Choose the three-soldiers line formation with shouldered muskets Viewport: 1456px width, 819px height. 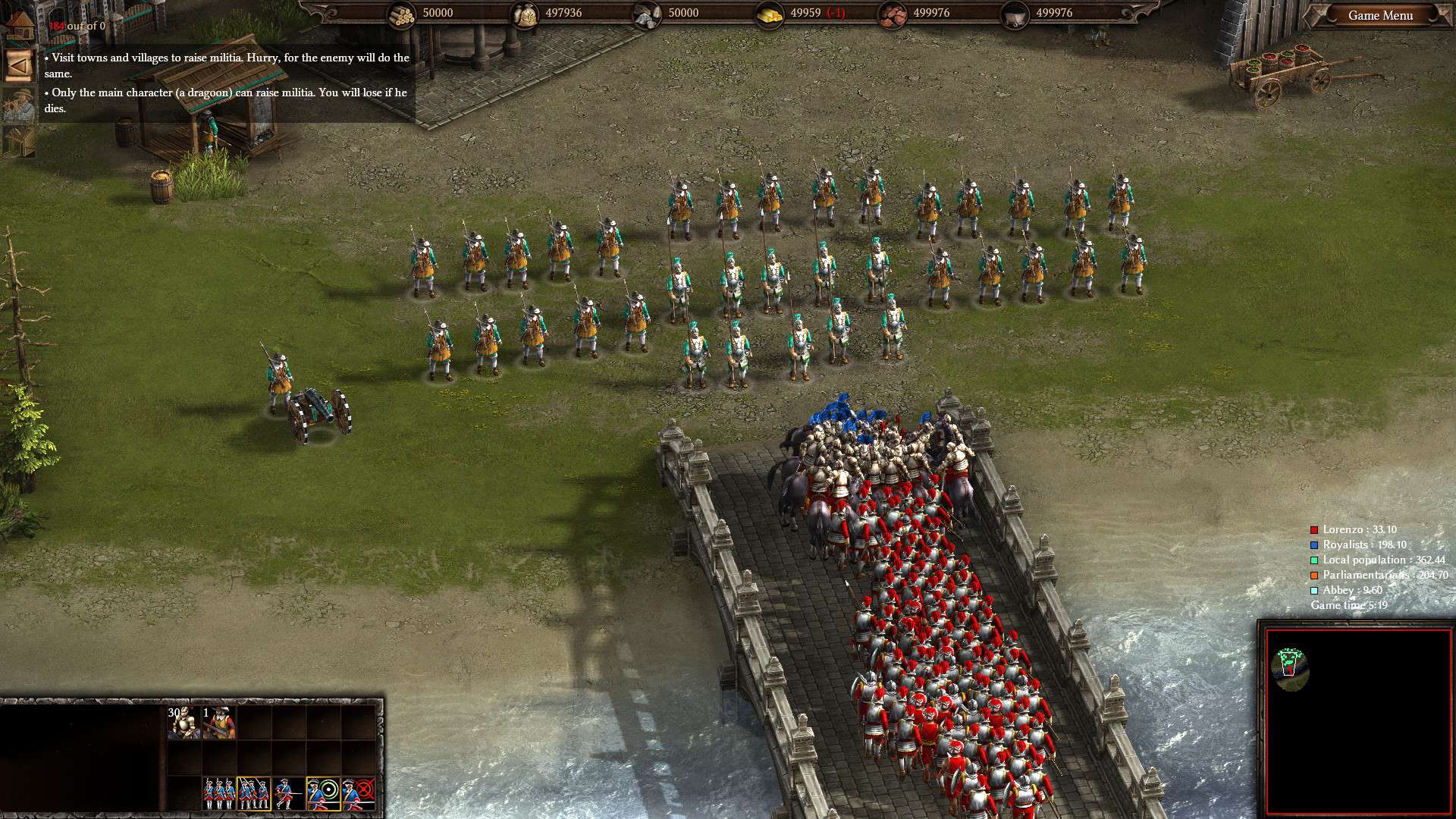(218, 794)
